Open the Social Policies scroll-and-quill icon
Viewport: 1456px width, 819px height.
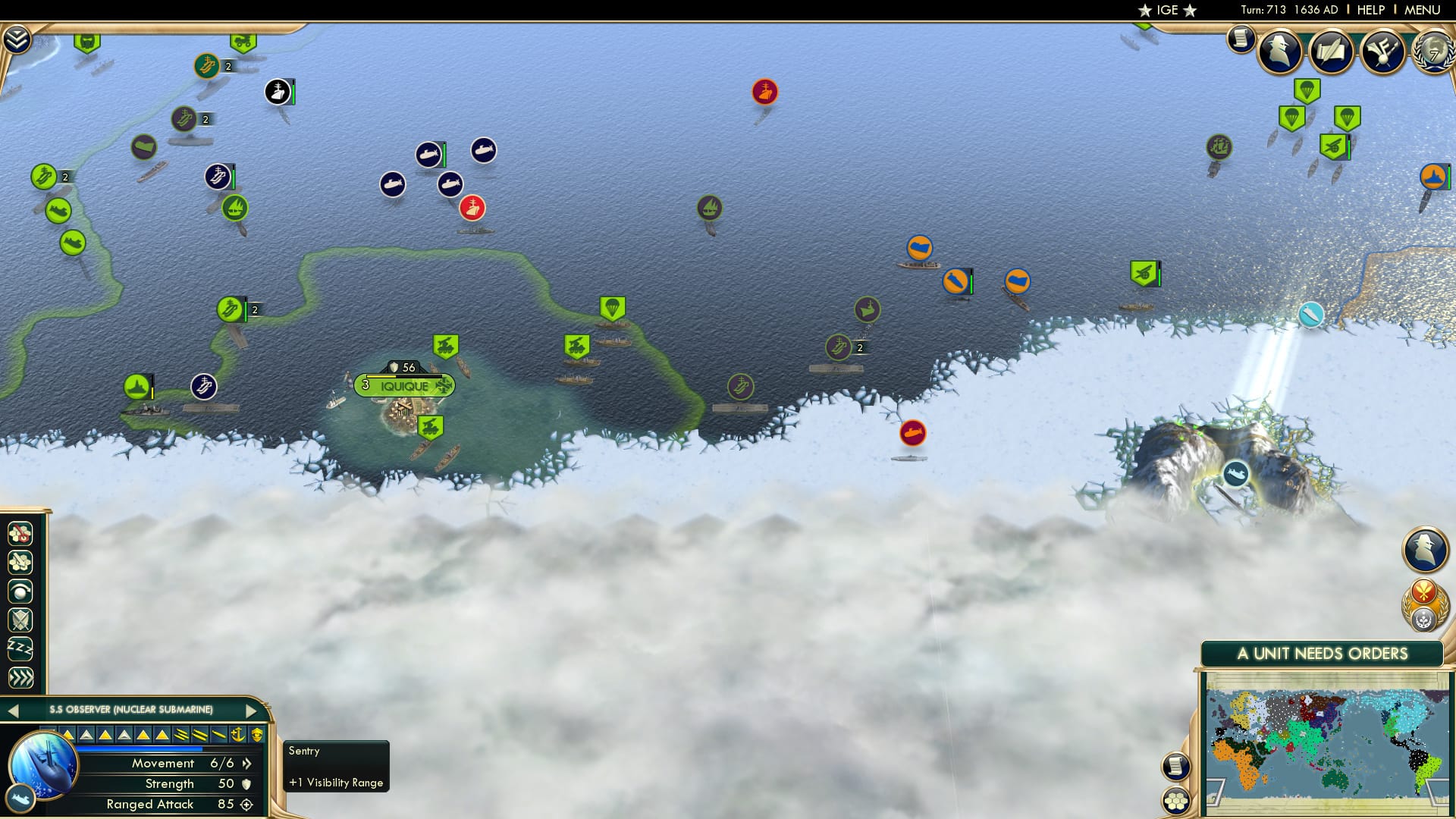pyautogui.click(x=1331, y=52)
